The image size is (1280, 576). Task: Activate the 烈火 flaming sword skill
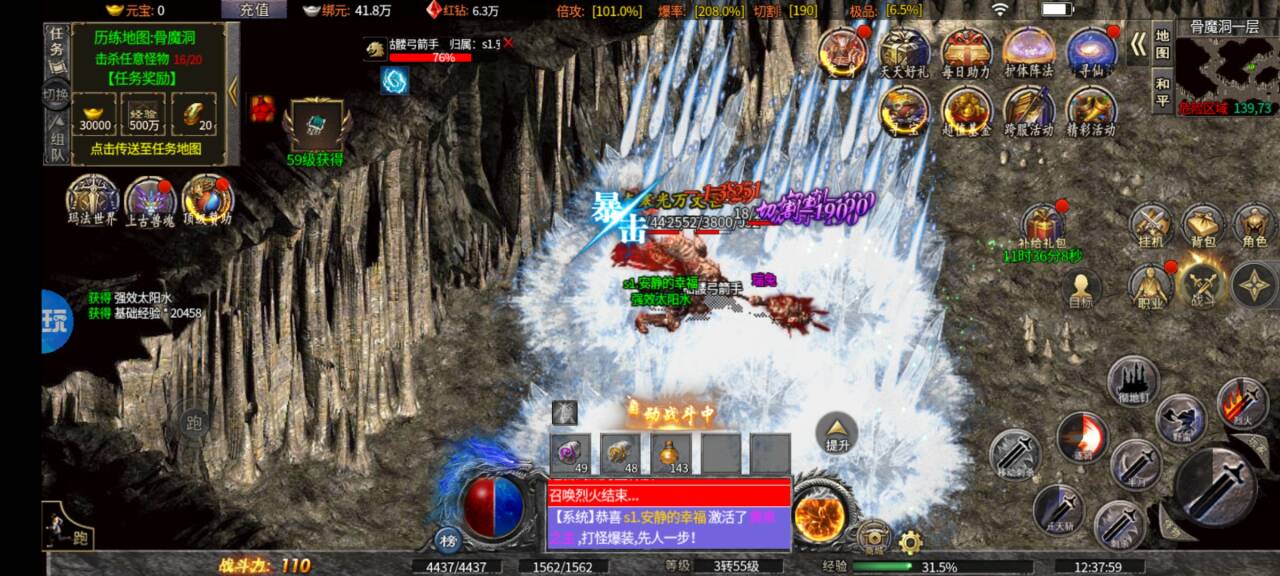(1242, 402)
